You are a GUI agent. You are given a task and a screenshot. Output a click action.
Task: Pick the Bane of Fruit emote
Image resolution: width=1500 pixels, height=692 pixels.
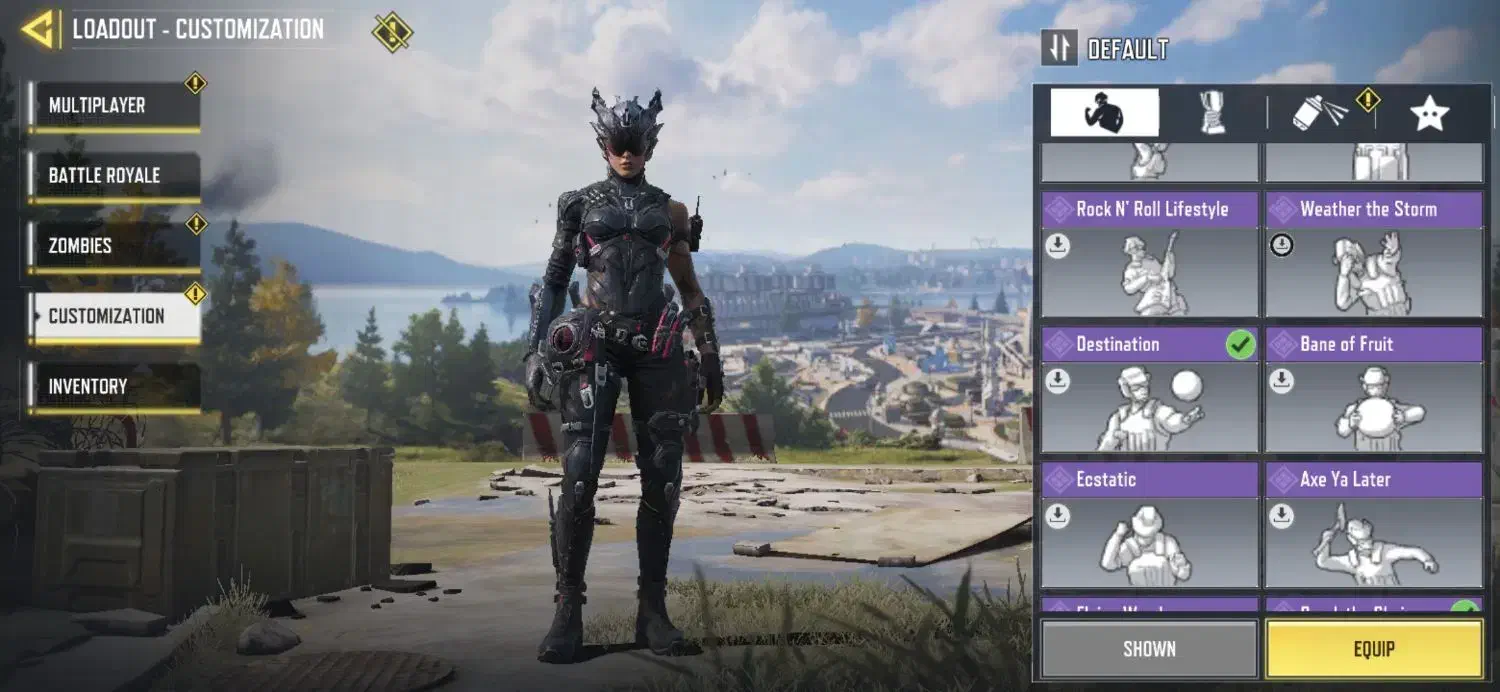click(x=1373, y=391)
